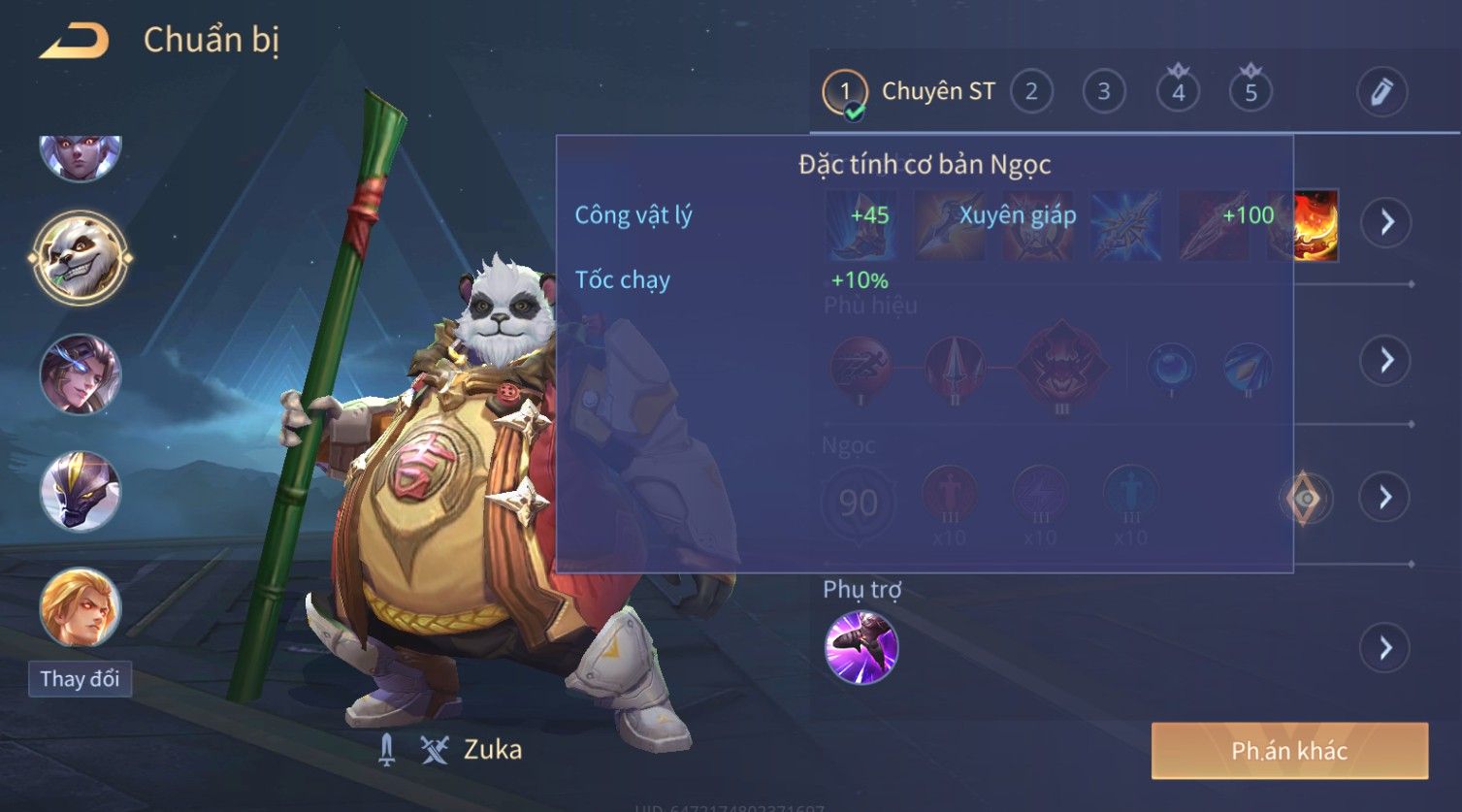Open the Thay đổi hero change button
This screenshot has width=1462, height=812.
coord(80,678)
